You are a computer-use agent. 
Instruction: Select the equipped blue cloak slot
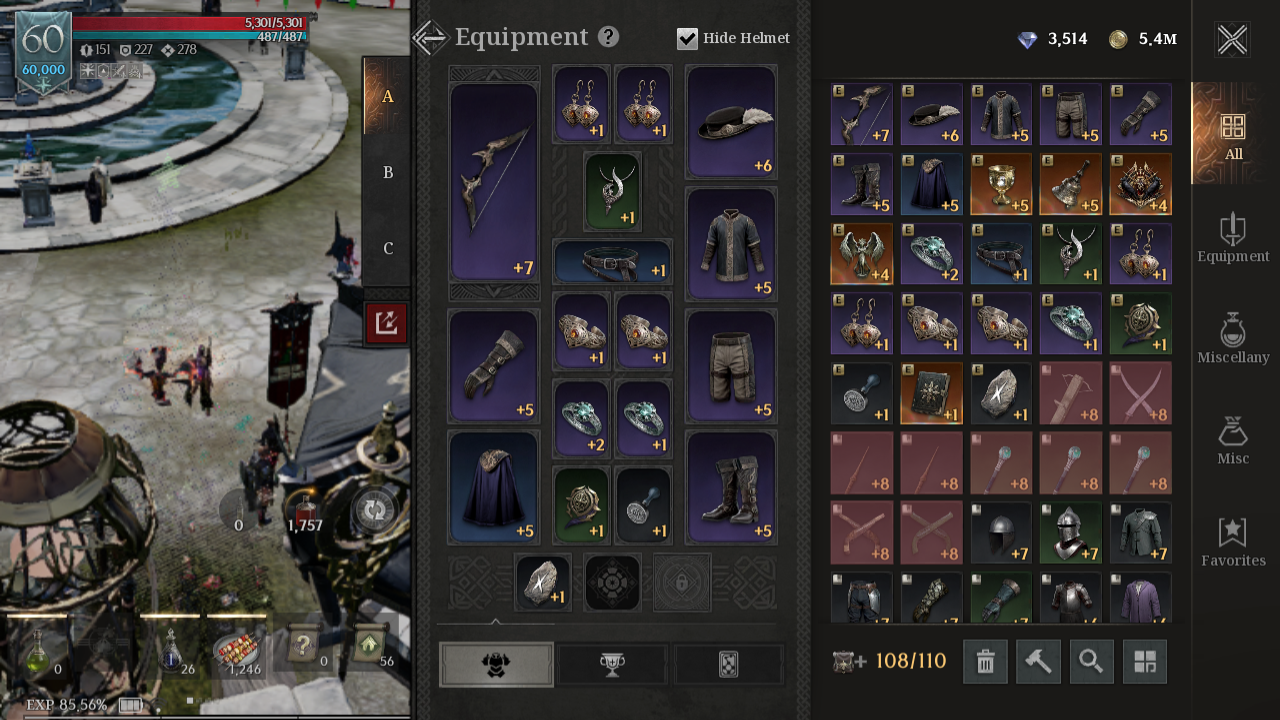[494, 487]
